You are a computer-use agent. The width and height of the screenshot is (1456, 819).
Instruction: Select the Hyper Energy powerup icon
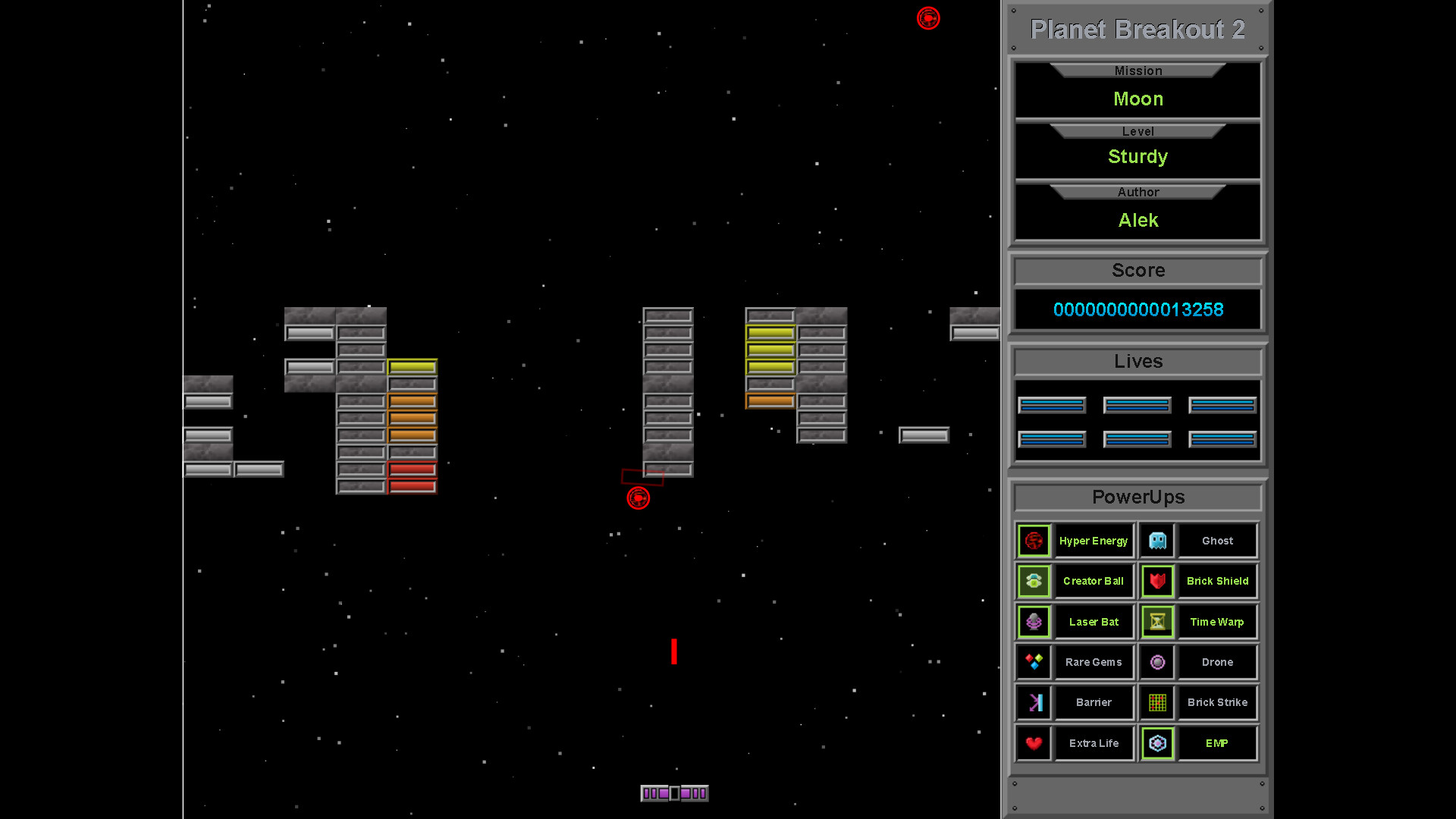(1034, 540)
